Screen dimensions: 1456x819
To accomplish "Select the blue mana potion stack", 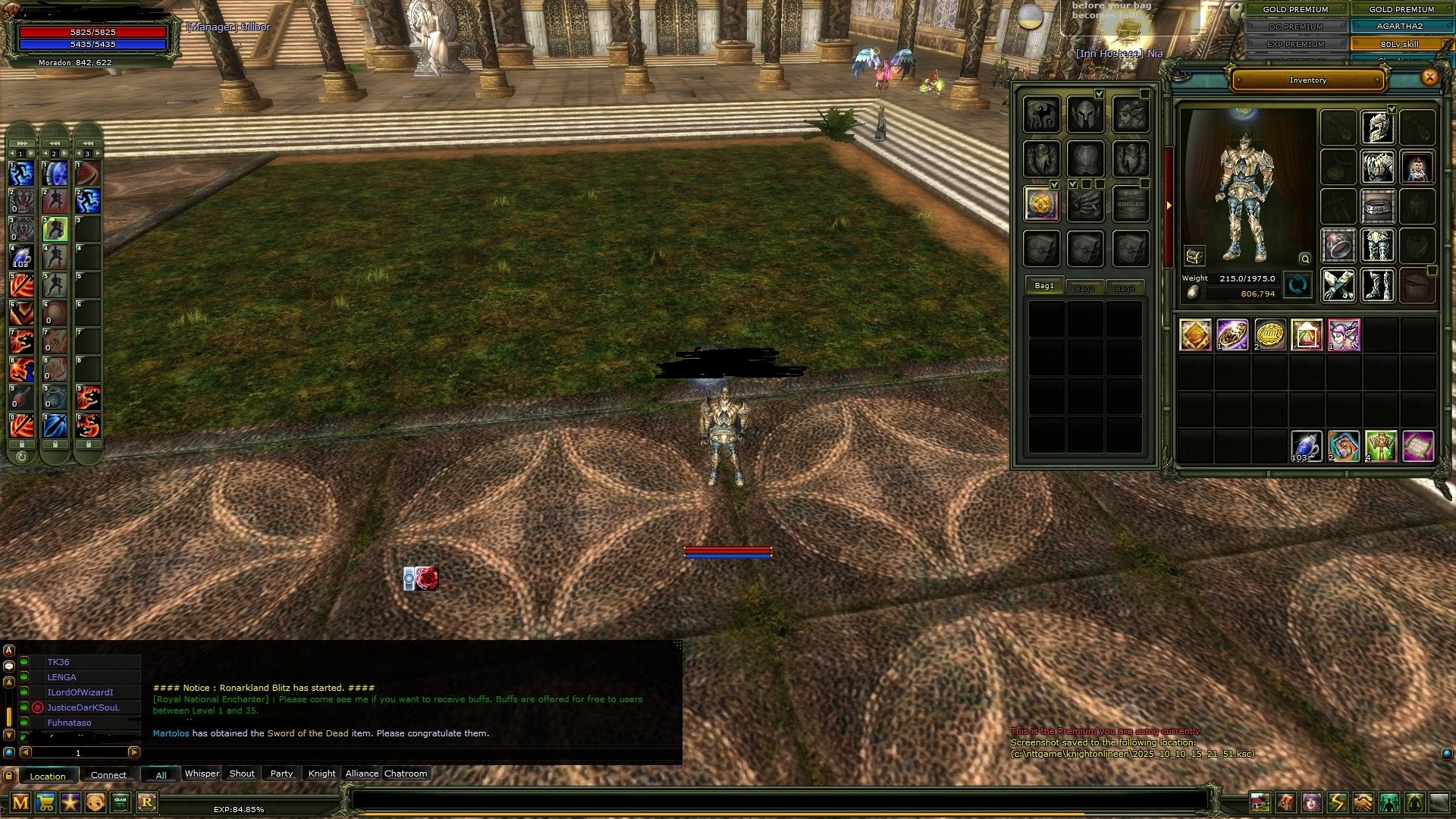I will coord(1306,446).
